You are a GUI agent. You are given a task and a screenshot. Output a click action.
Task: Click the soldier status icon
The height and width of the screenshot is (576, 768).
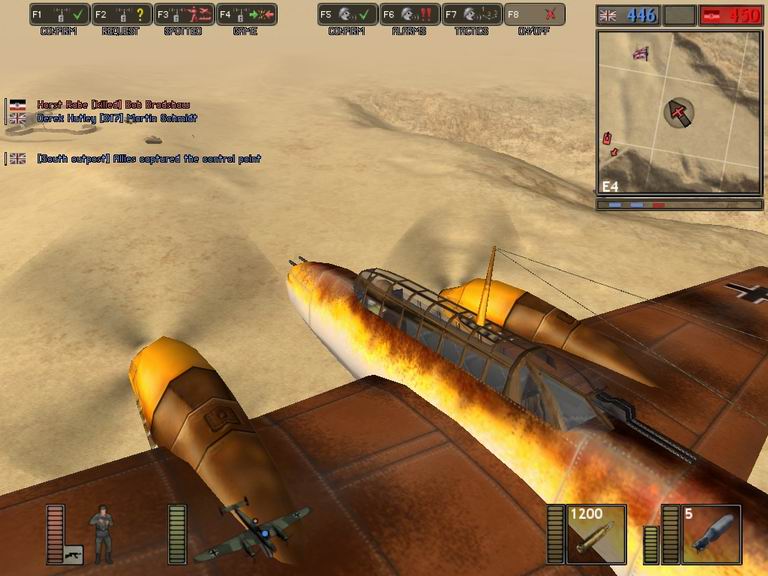102,532
